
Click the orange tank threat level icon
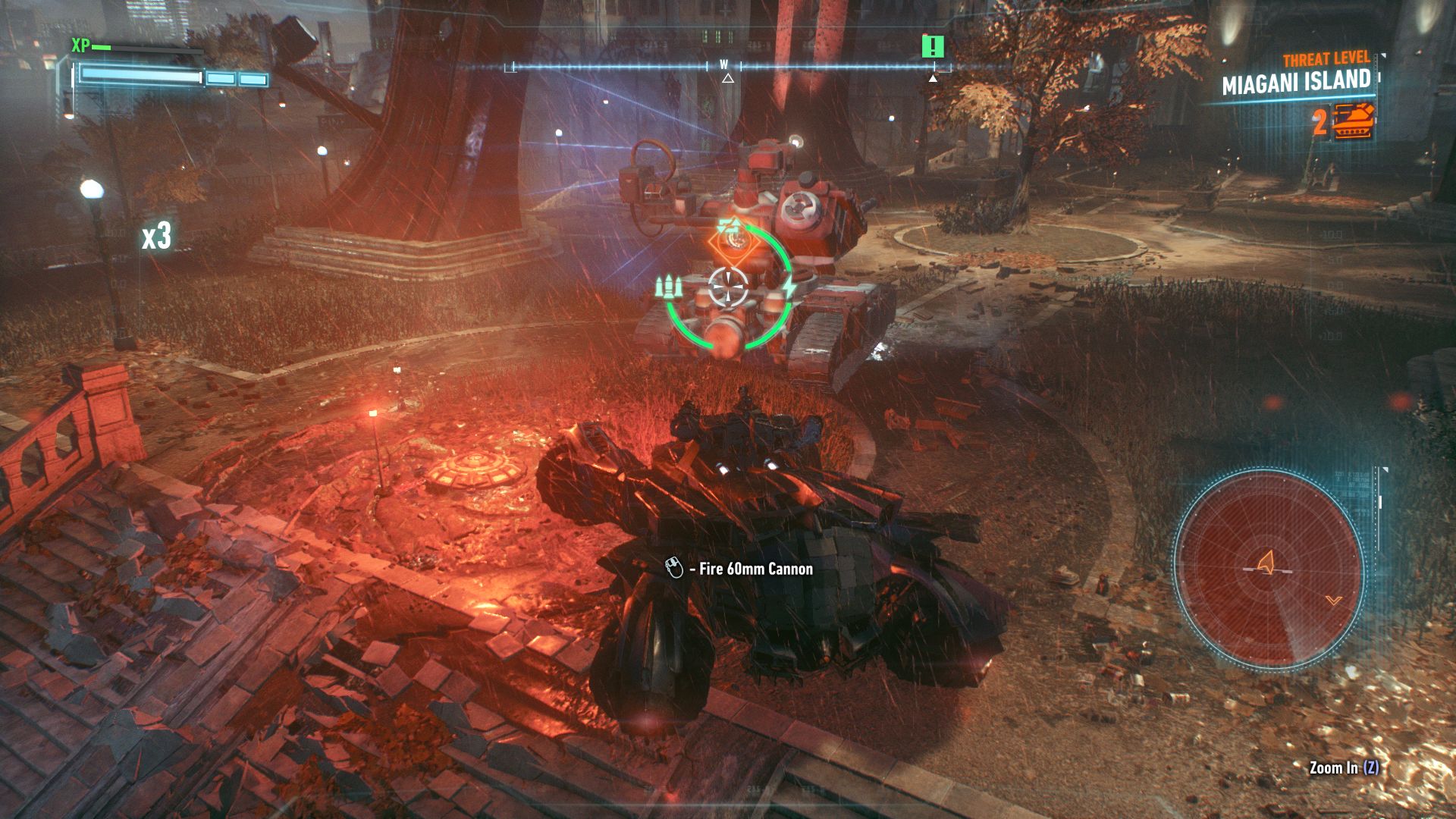tap(1354, 121)
